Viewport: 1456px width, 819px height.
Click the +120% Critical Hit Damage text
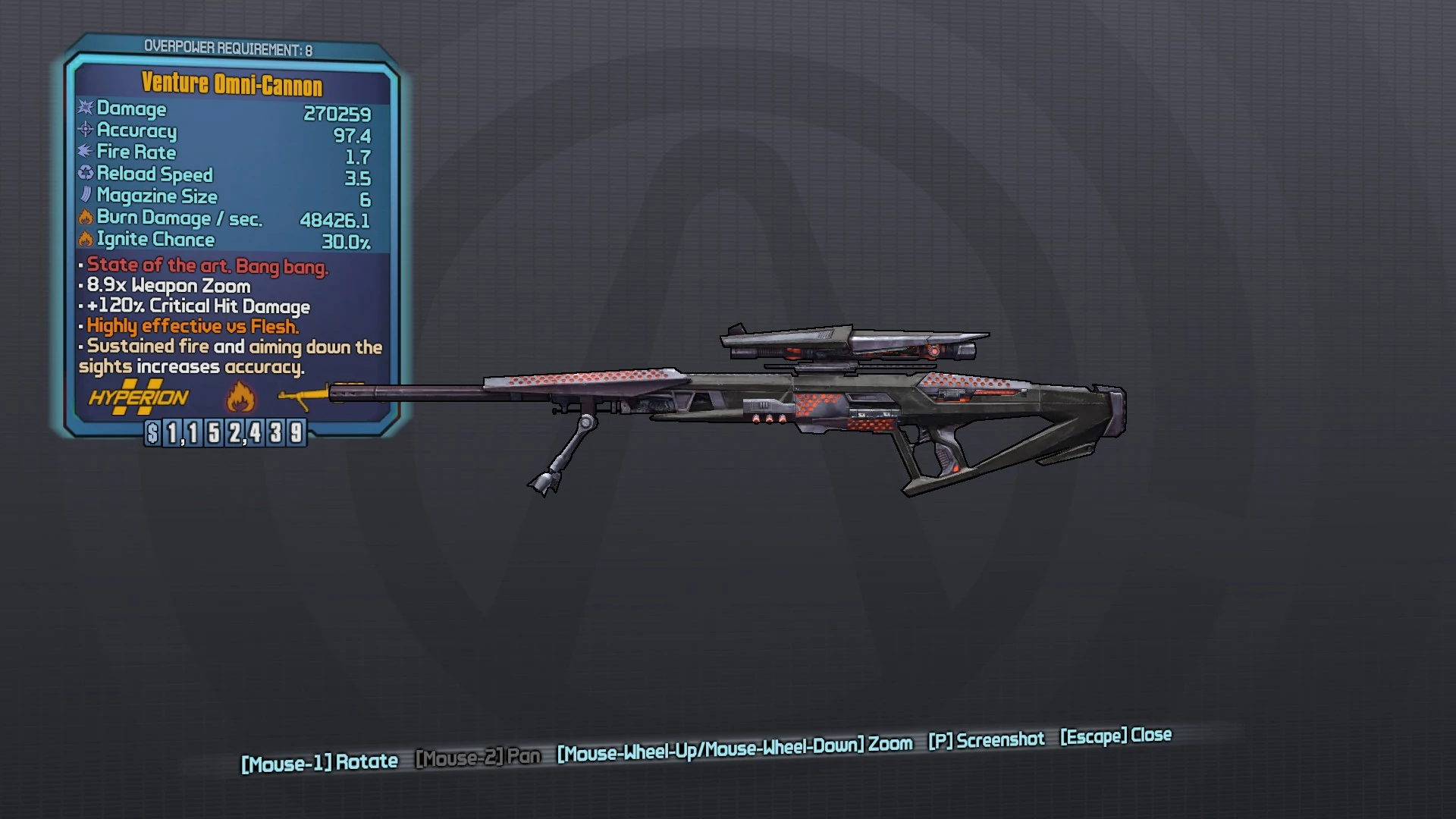(194, 306)
